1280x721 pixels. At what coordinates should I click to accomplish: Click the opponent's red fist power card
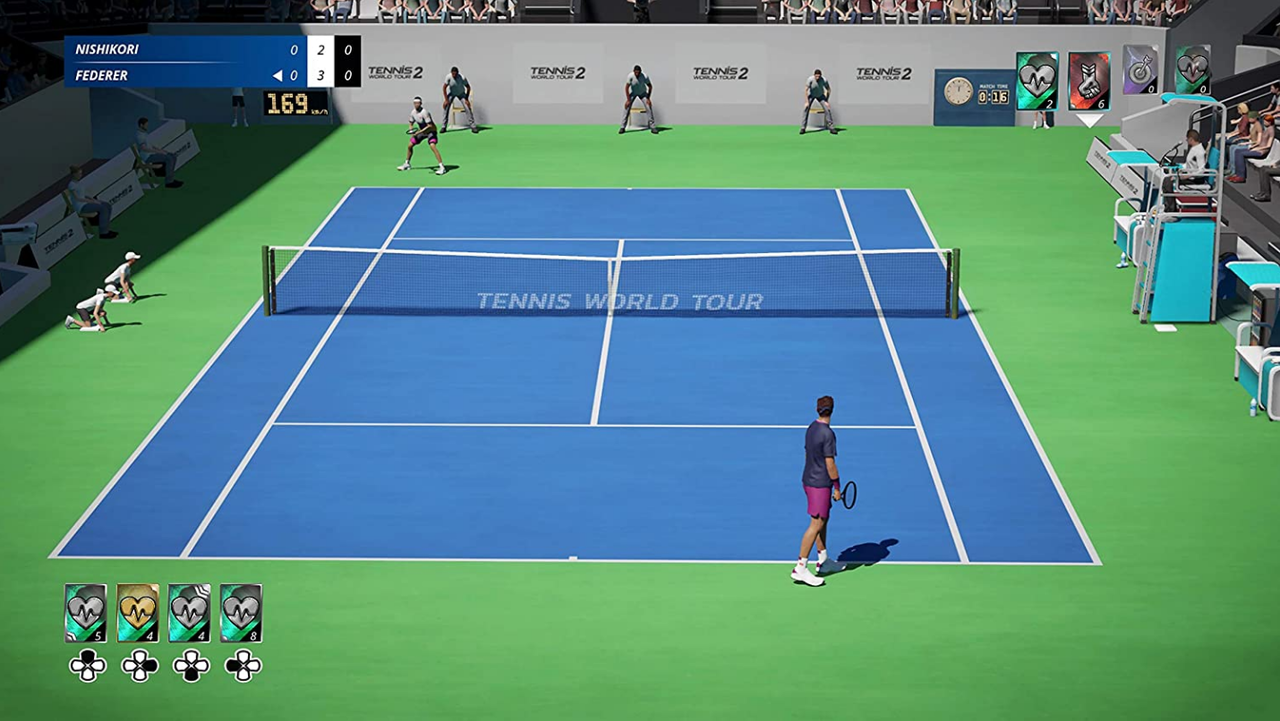click(x=1089, y=80)
